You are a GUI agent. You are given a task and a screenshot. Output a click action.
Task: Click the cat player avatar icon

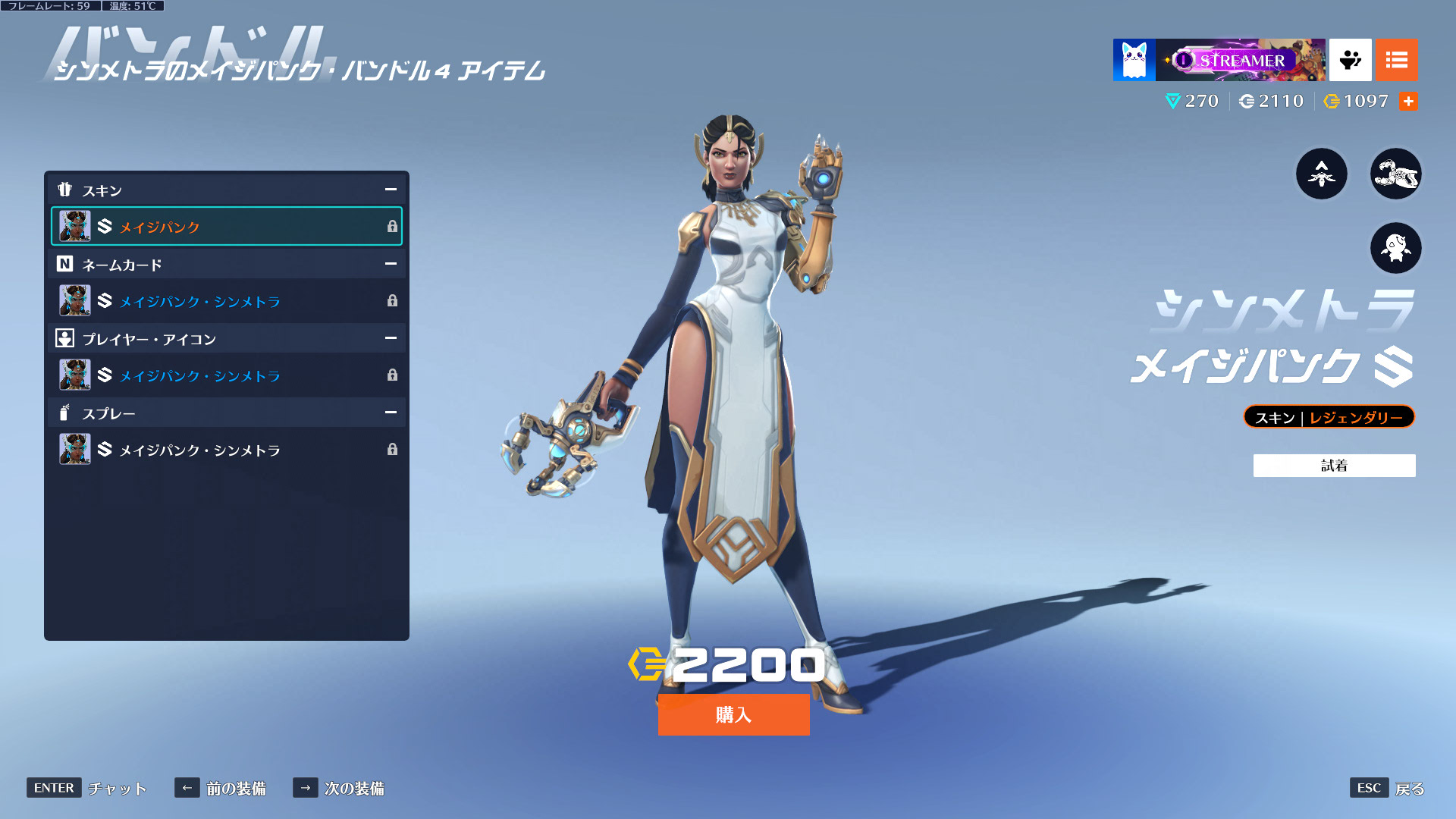pos(1134,60)
